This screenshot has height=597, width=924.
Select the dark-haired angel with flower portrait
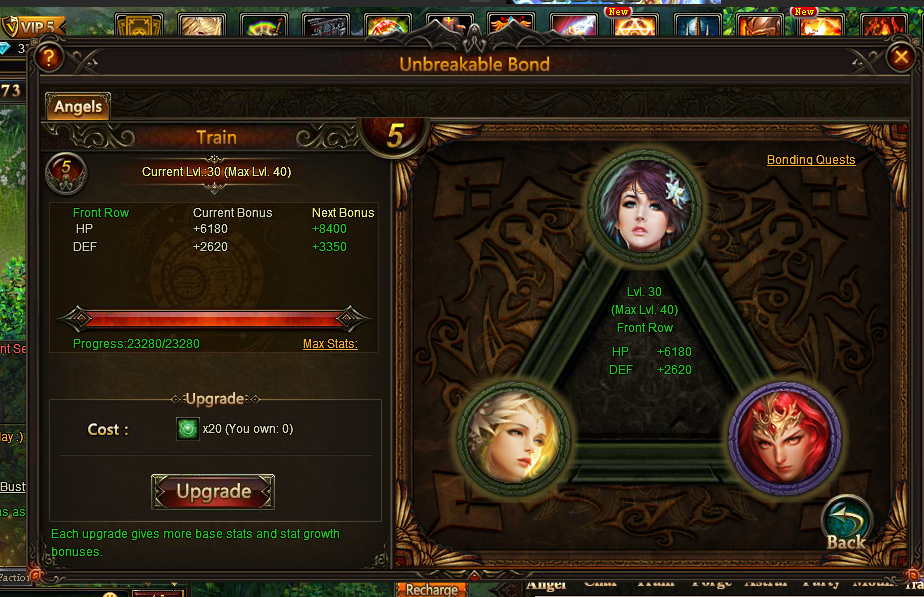645,207
